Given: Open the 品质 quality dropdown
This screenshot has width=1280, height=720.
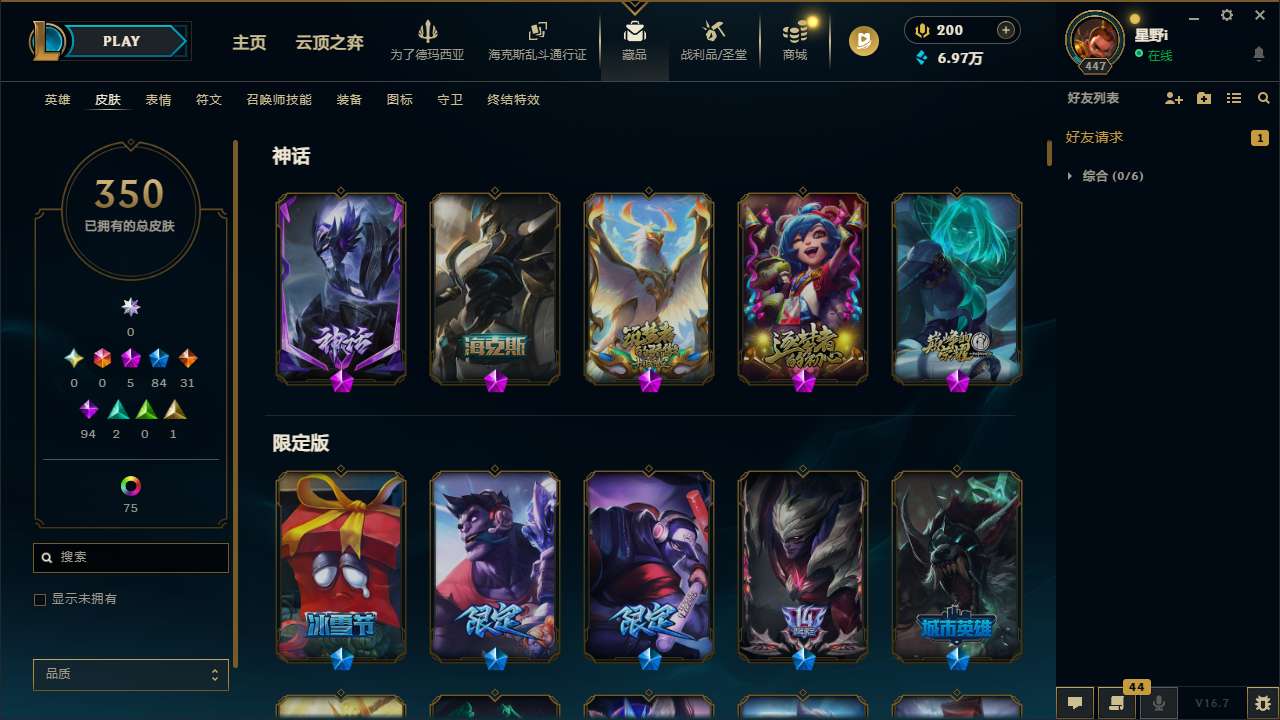Looking at the screenshot, I should (130, 674).
